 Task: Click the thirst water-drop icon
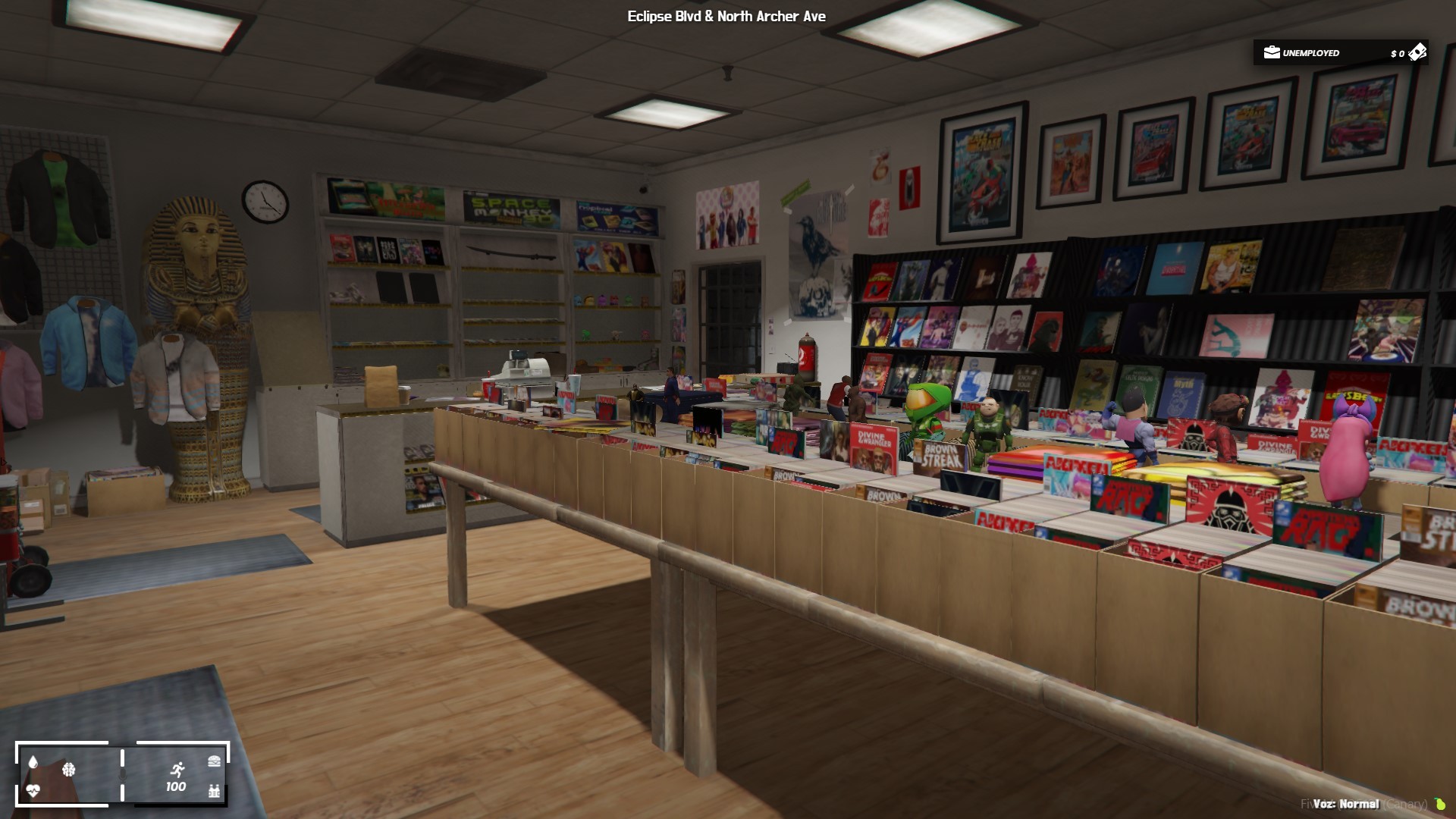tap(33, 761)
